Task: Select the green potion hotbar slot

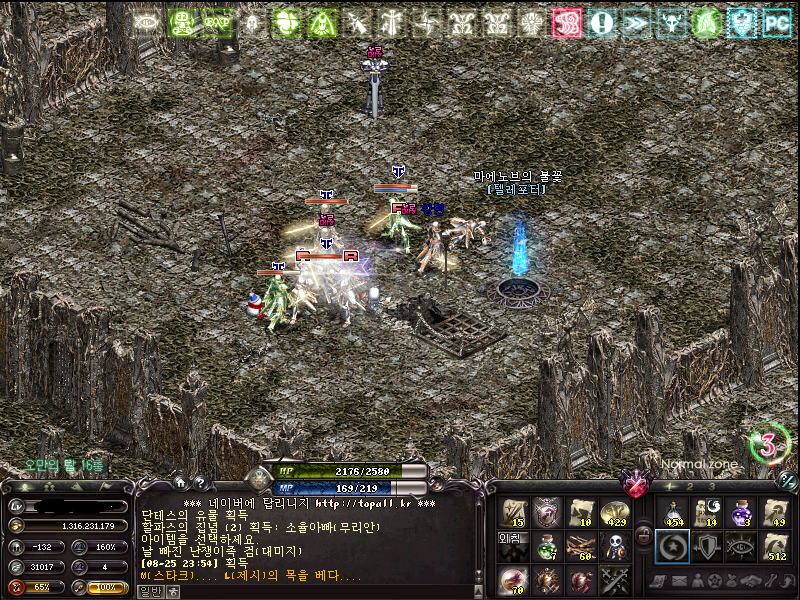Action: (547, 546)
